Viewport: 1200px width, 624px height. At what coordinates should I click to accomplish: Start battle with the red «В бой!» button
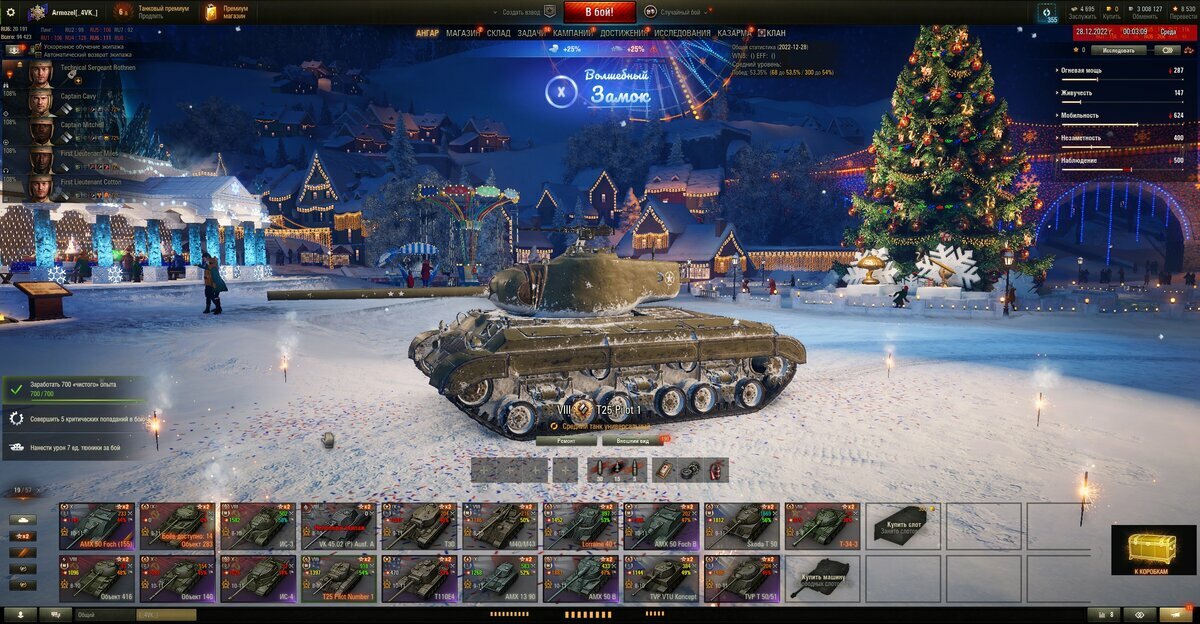click(599, 12)
